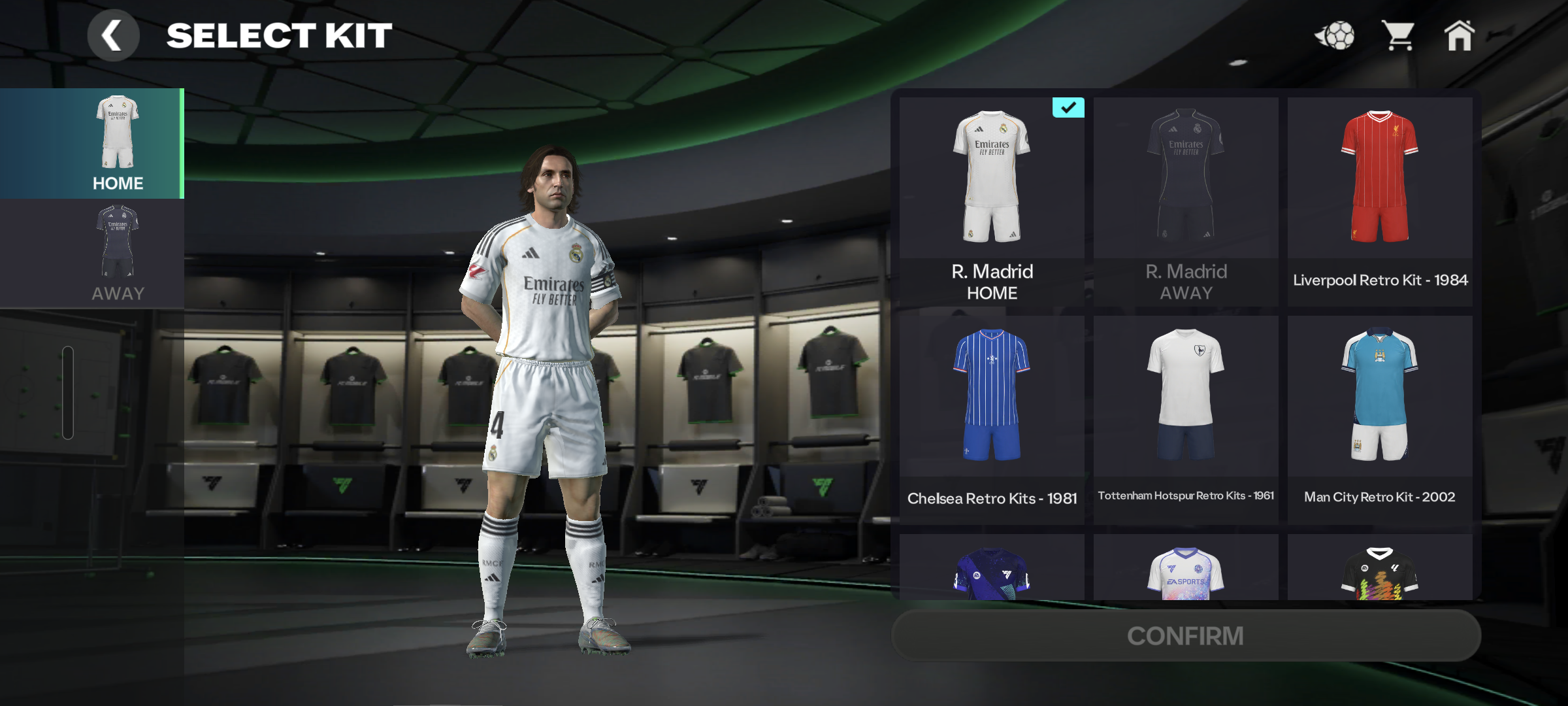Pick the Man City Retro Kit 2002
This screenshot has width=1568, height=706.
1379,419
